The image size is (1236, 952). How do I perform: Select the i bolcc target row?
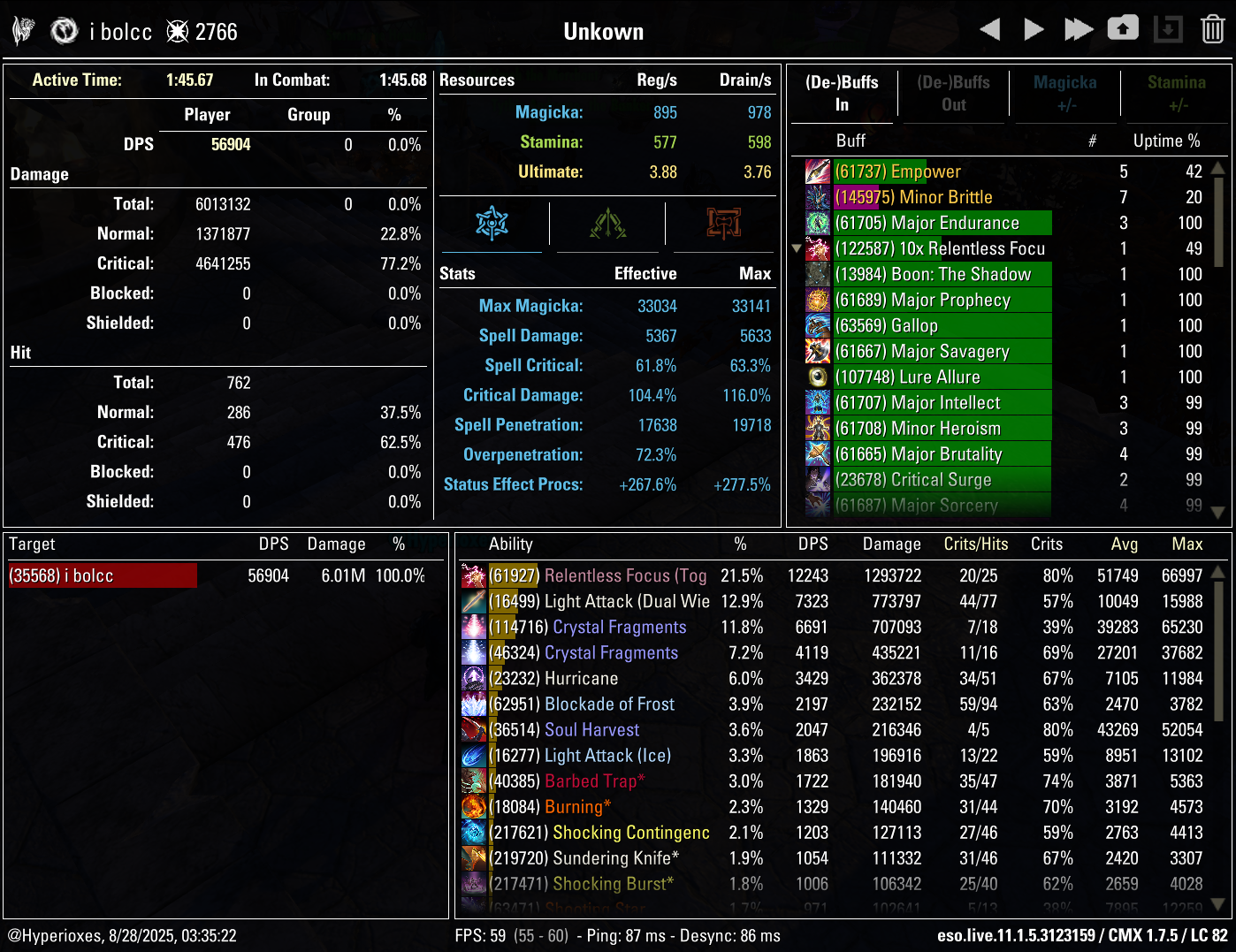102,575
